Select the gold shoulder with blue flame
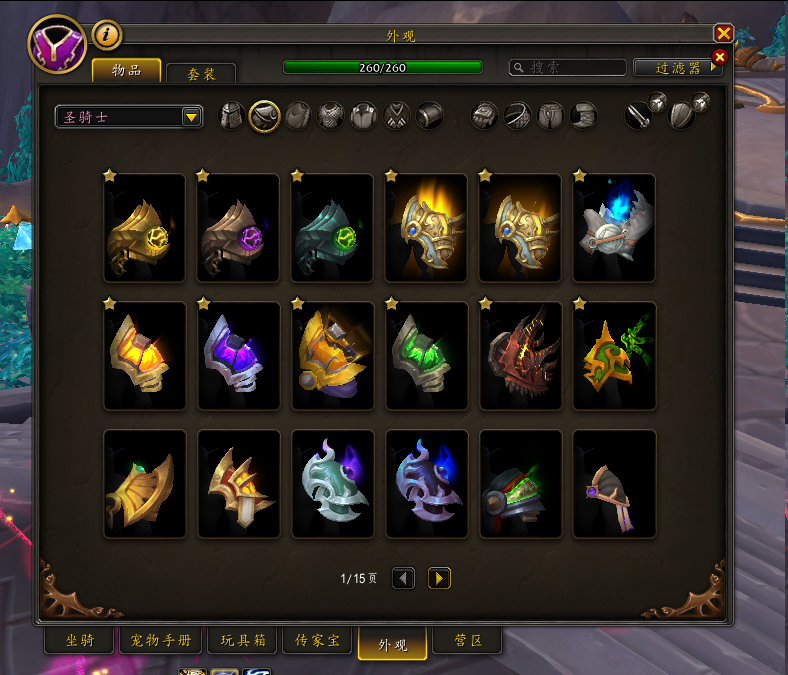788x675 pixels. coord(614,228)
